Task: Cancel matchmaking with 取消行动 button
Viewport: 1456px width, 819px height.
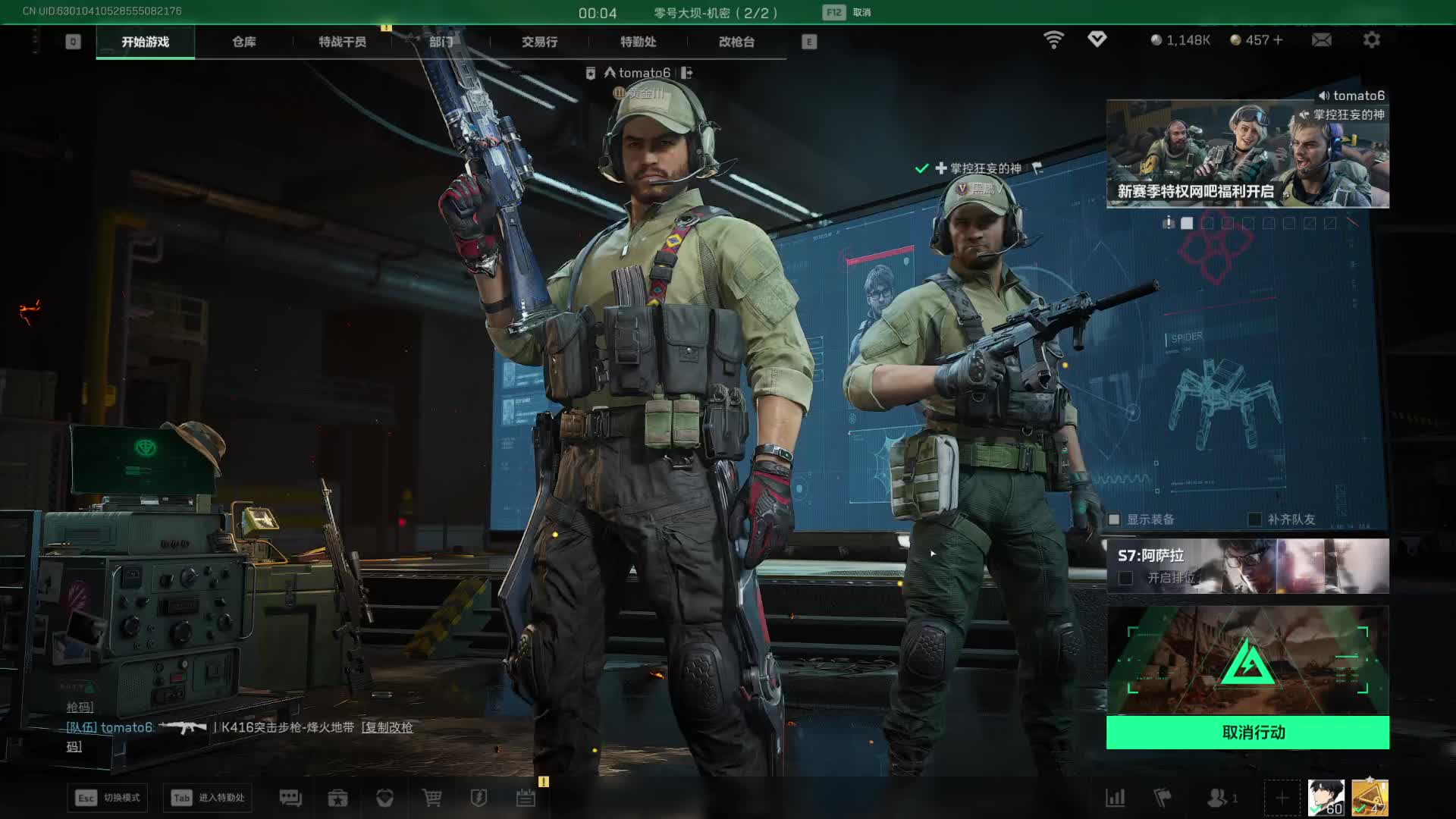Action: (x=1247, y=733)
